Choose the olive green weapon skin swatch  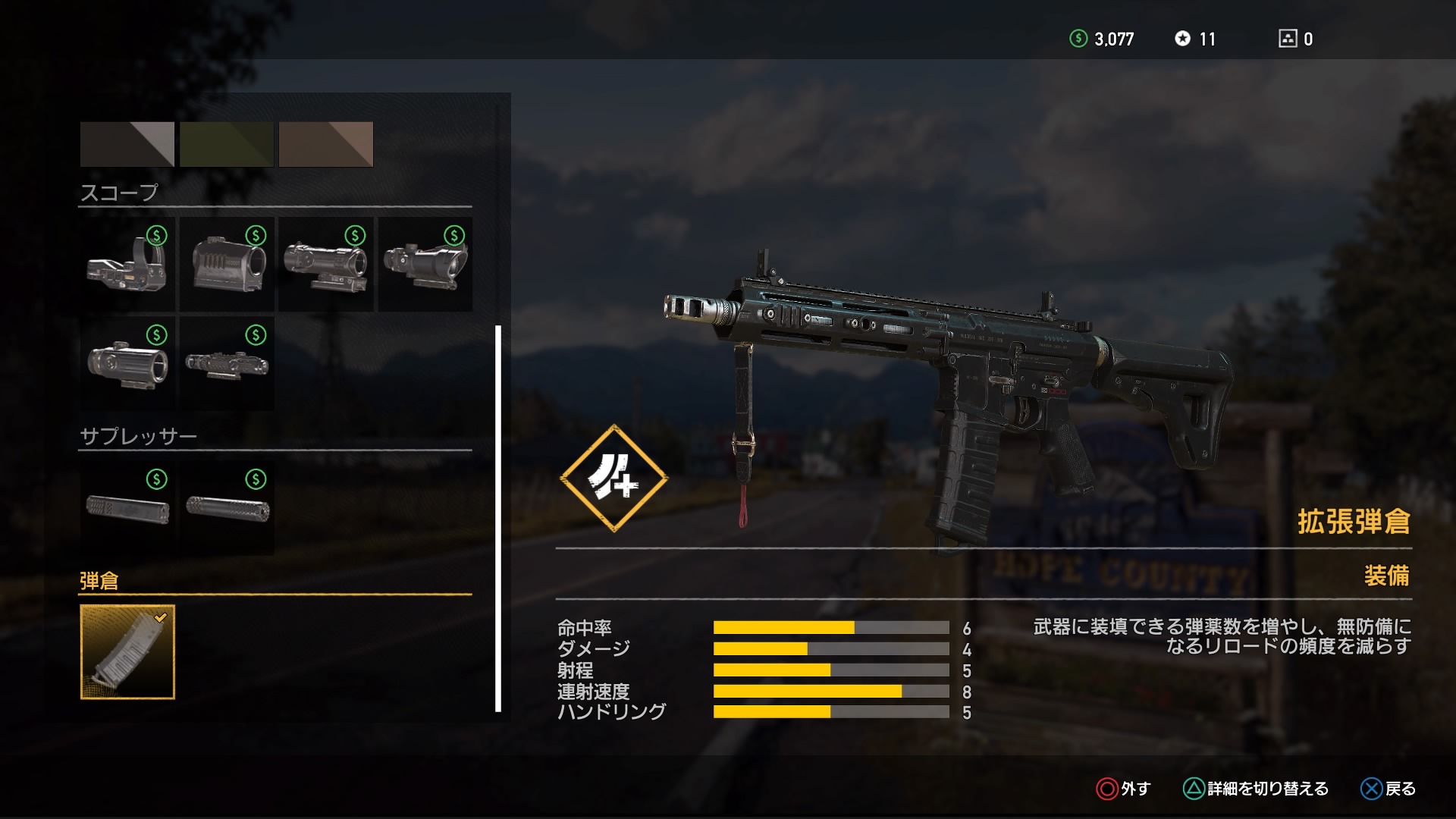pos(227,144)
